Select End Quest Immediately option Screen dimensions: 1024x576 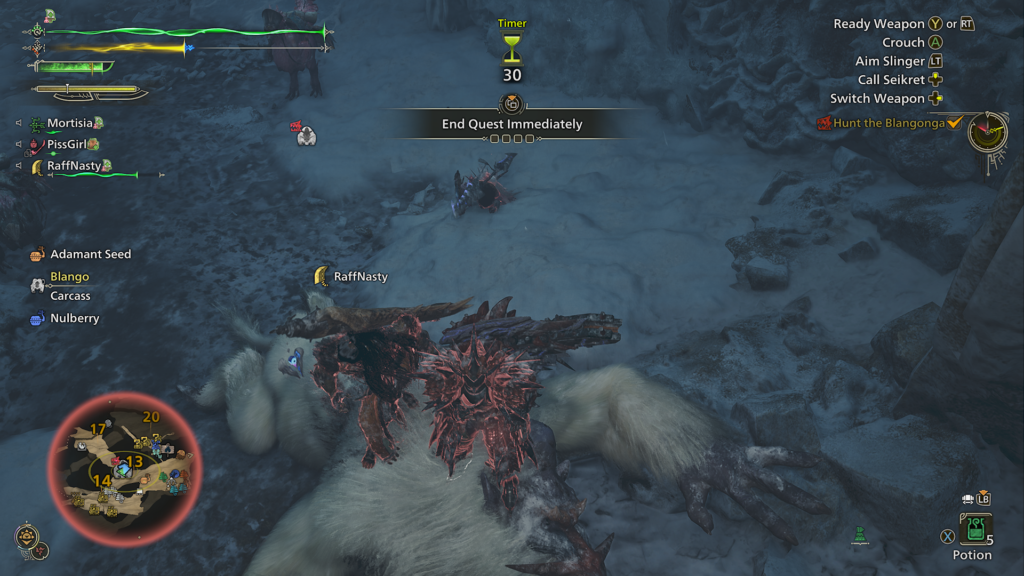pos(512,124)
